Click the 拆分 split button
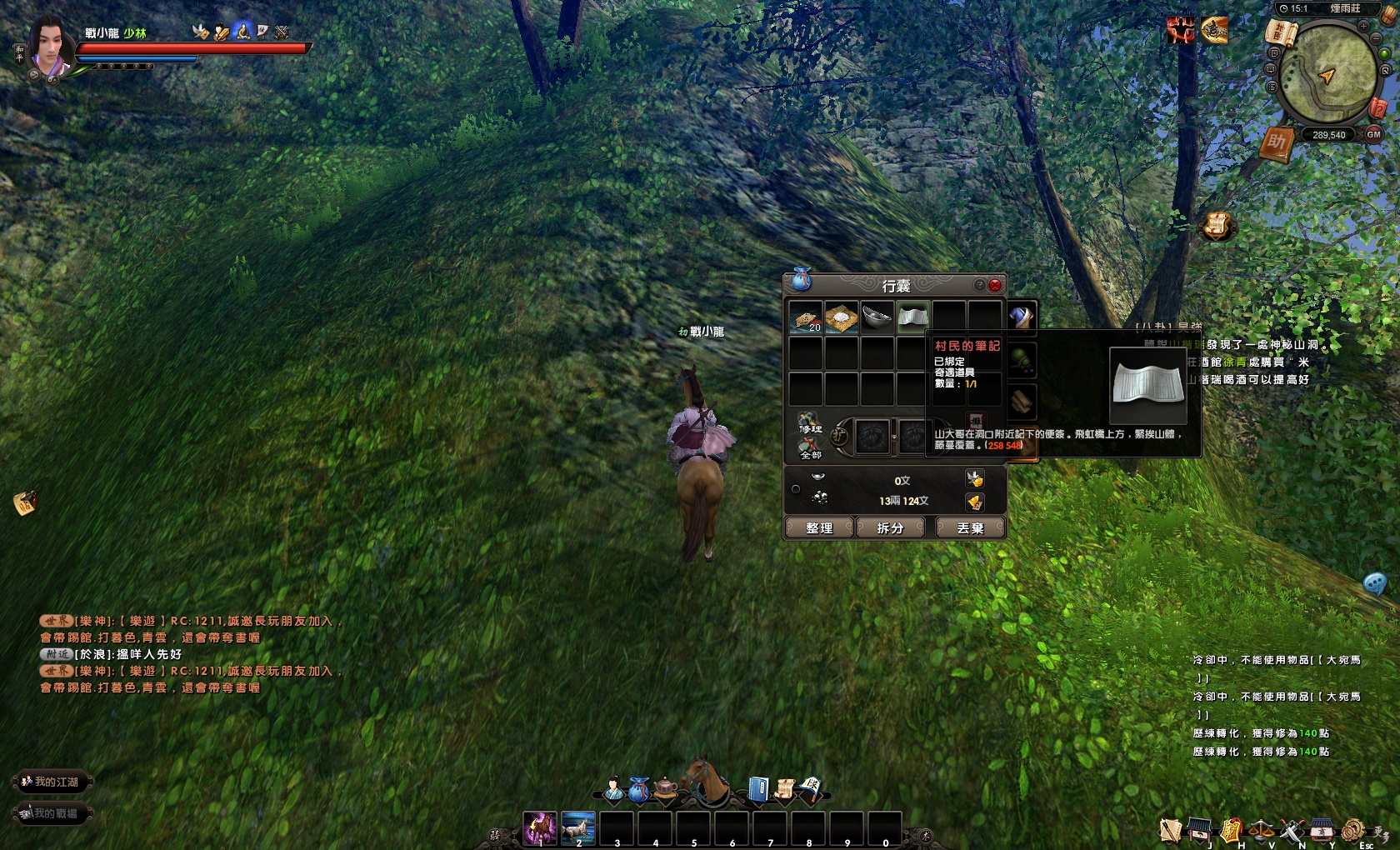Viewport: 1400px width, 850px height. click(891, 528)
